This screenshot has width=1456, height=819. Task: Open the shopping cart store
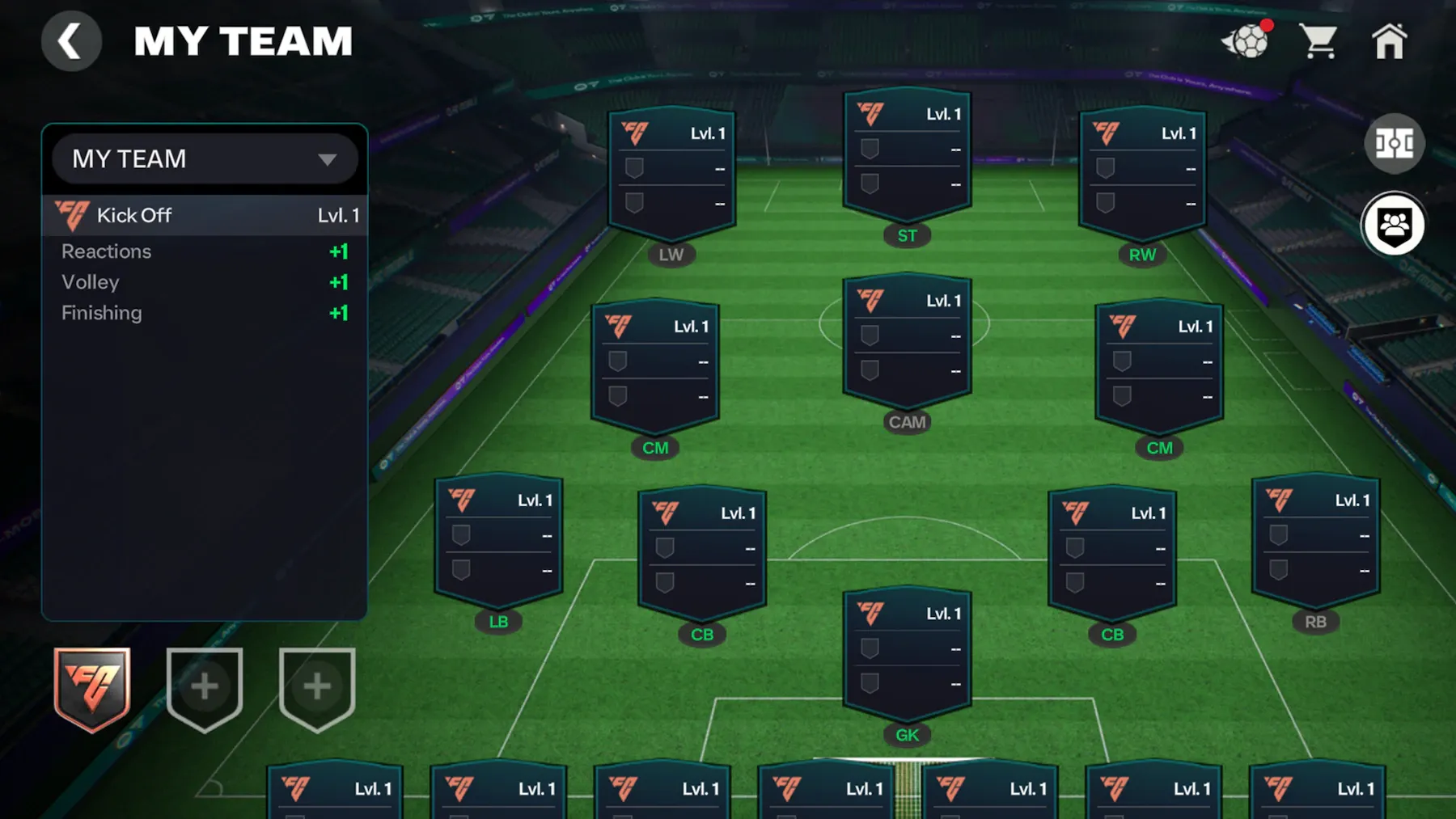[x=1318, y=41]
